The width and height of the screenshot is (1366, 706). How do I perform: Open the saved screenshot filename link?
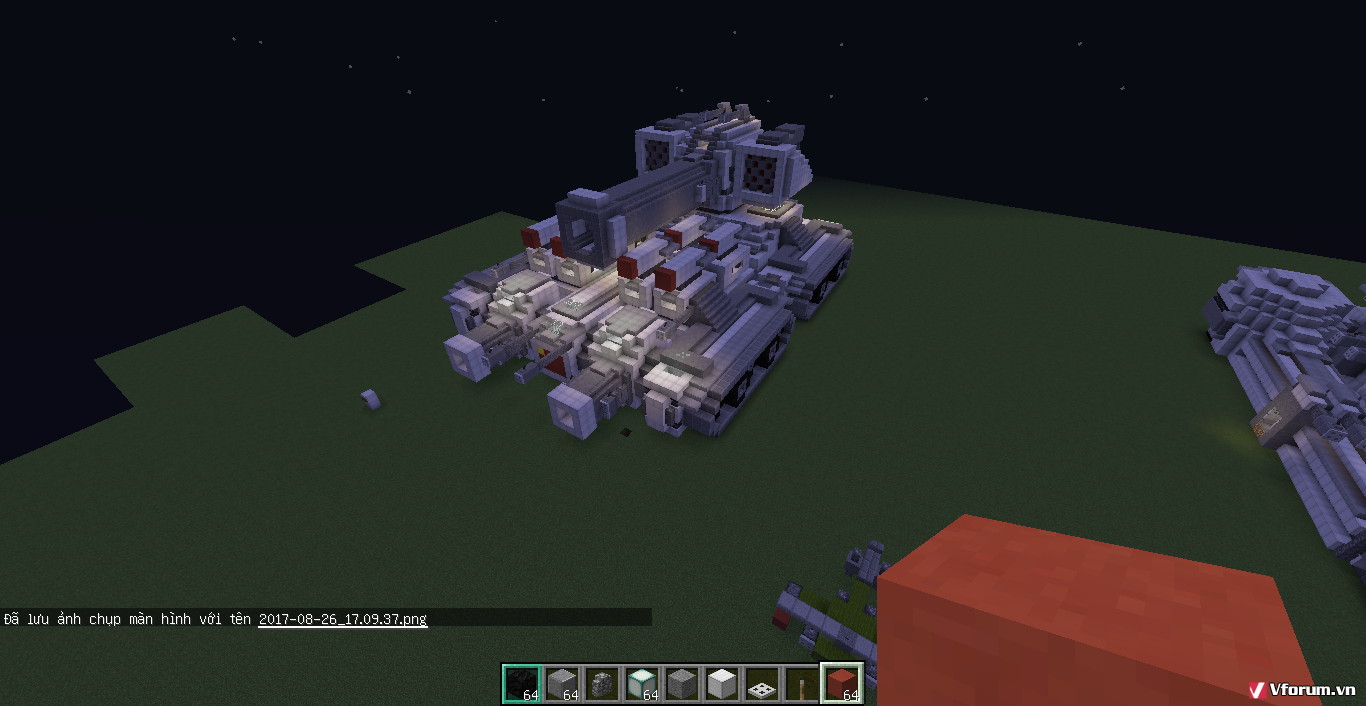(342, 619)
